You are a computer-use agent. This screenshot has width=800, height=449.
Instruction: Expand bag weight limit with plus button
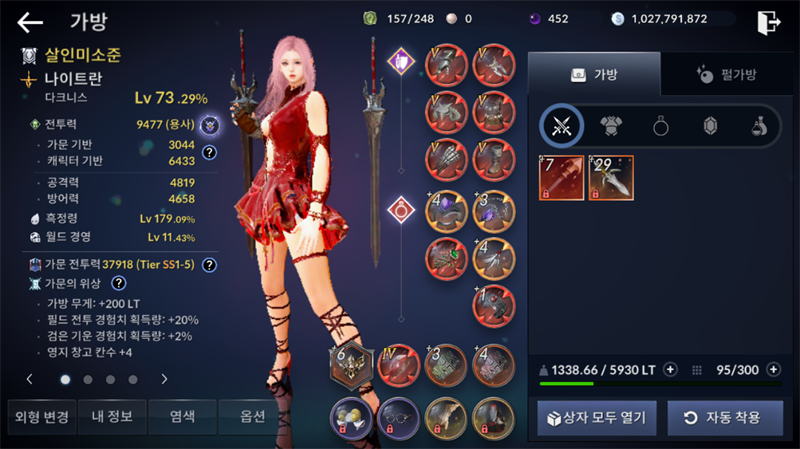click(x=670, y=369)
